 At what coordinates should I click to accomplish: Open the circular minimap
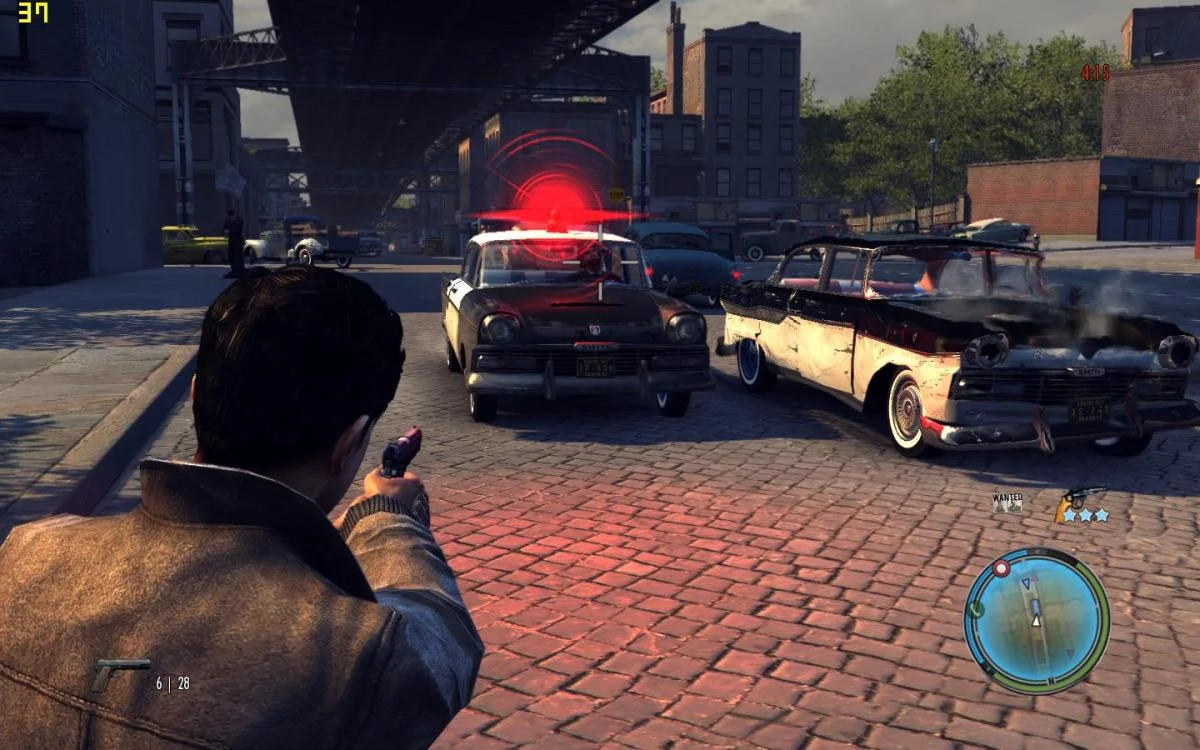point(1036,621)
